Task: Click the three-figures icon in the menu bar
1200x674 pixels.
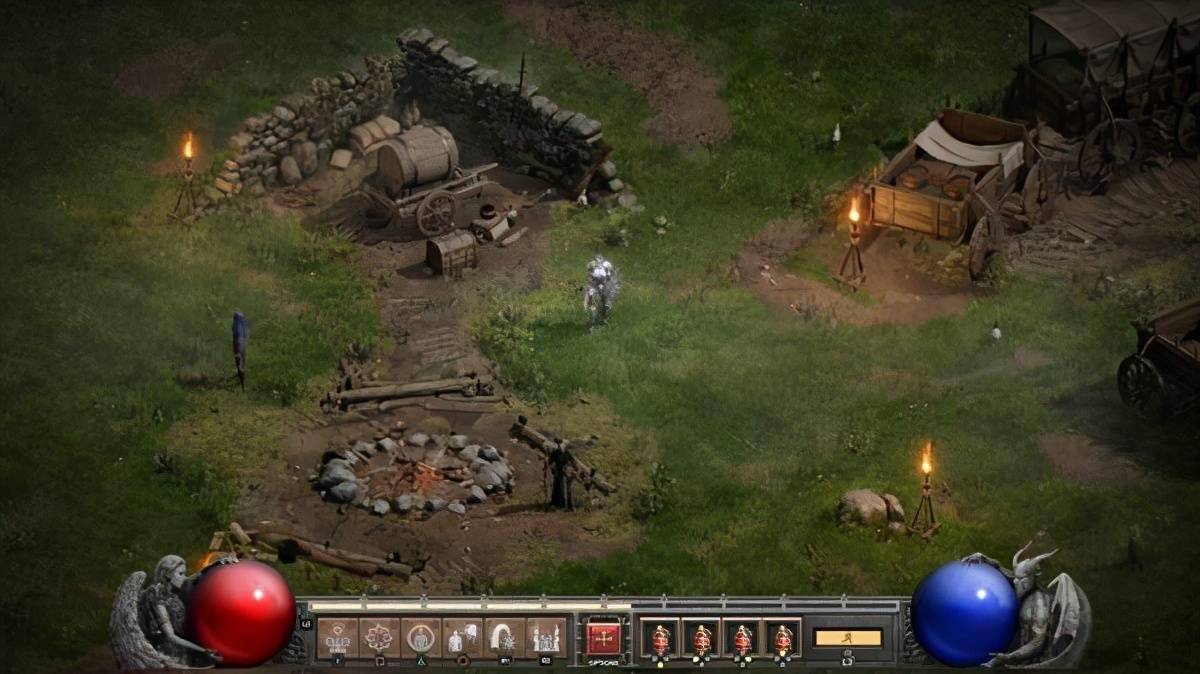Action: (337, 636)
